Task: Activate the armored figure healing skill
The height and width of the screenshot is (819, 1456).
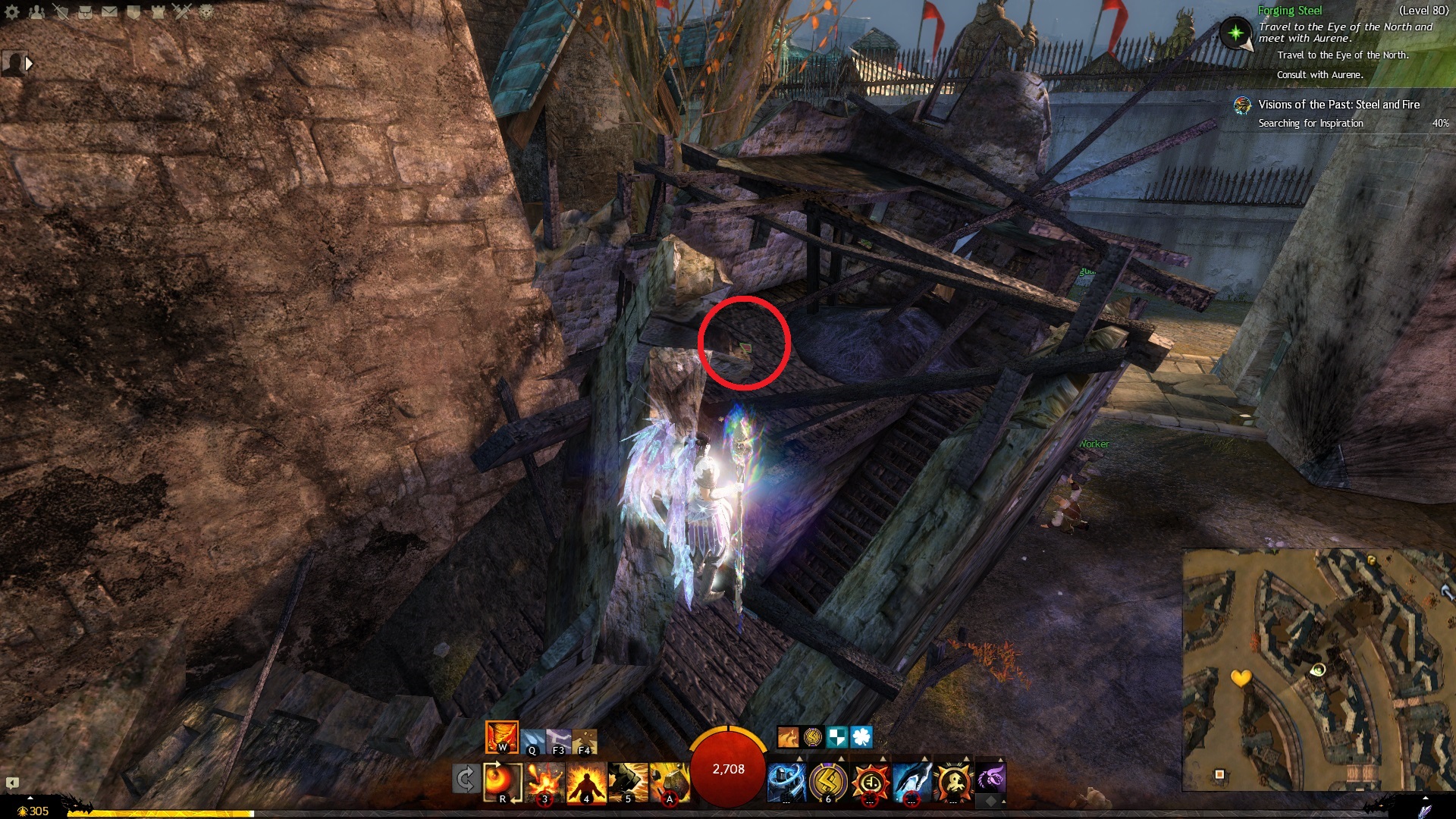Action: (x=786, y=783)
